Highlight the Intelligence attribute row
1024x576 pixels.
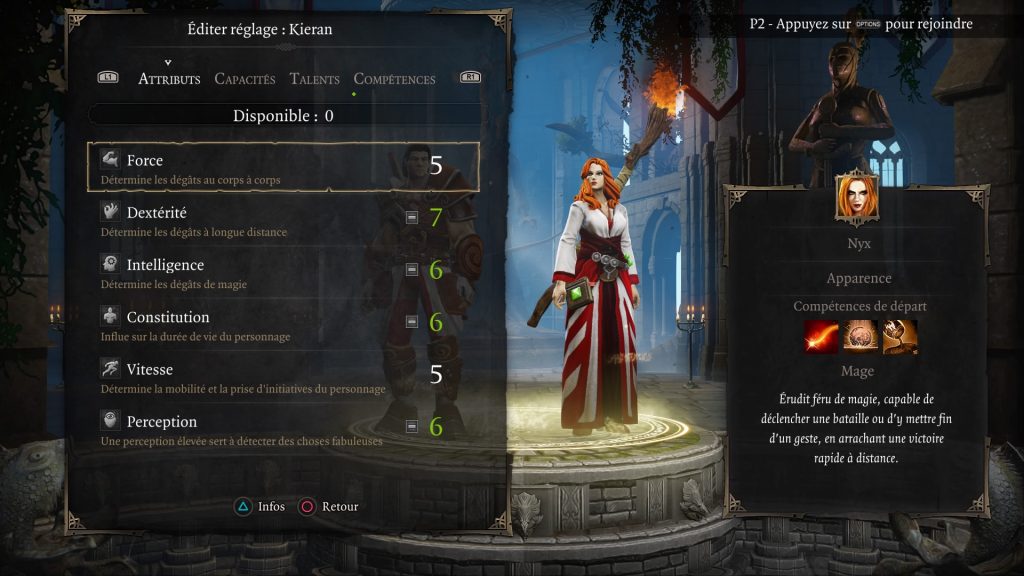(250, 272)
